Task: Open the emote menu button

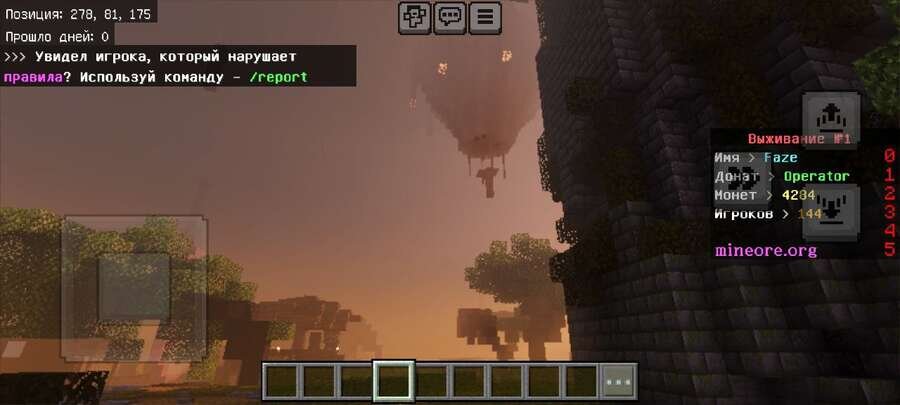Action: (415, 17)
